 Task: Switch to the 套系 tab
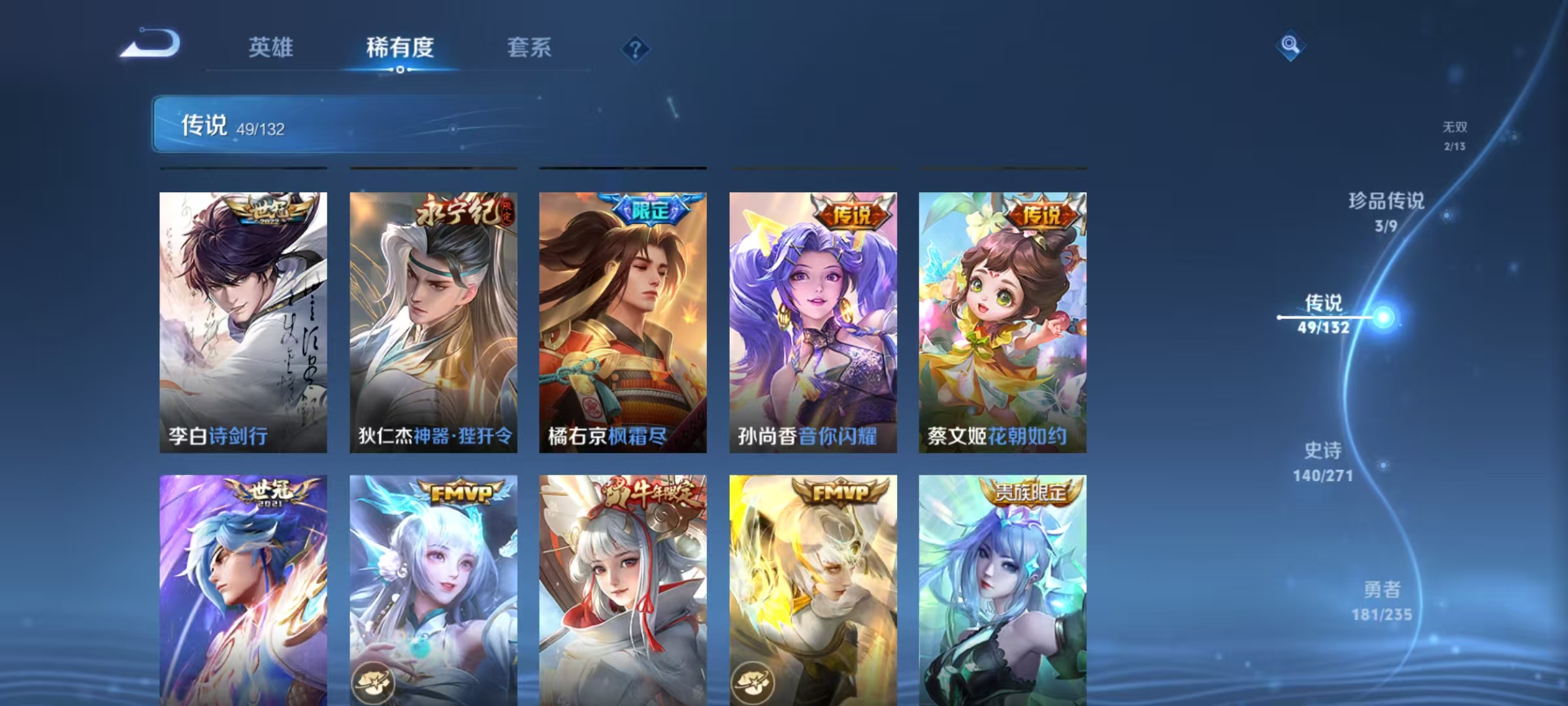pyautogui.click(x=529, y=48)
